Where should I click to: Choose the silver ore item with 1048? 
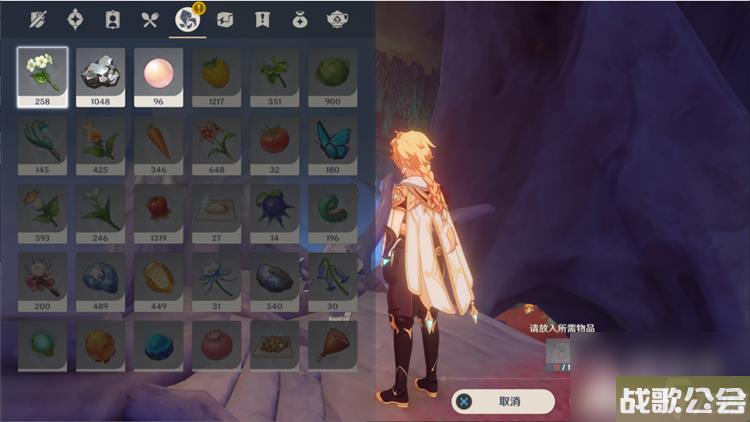(101, 76)
